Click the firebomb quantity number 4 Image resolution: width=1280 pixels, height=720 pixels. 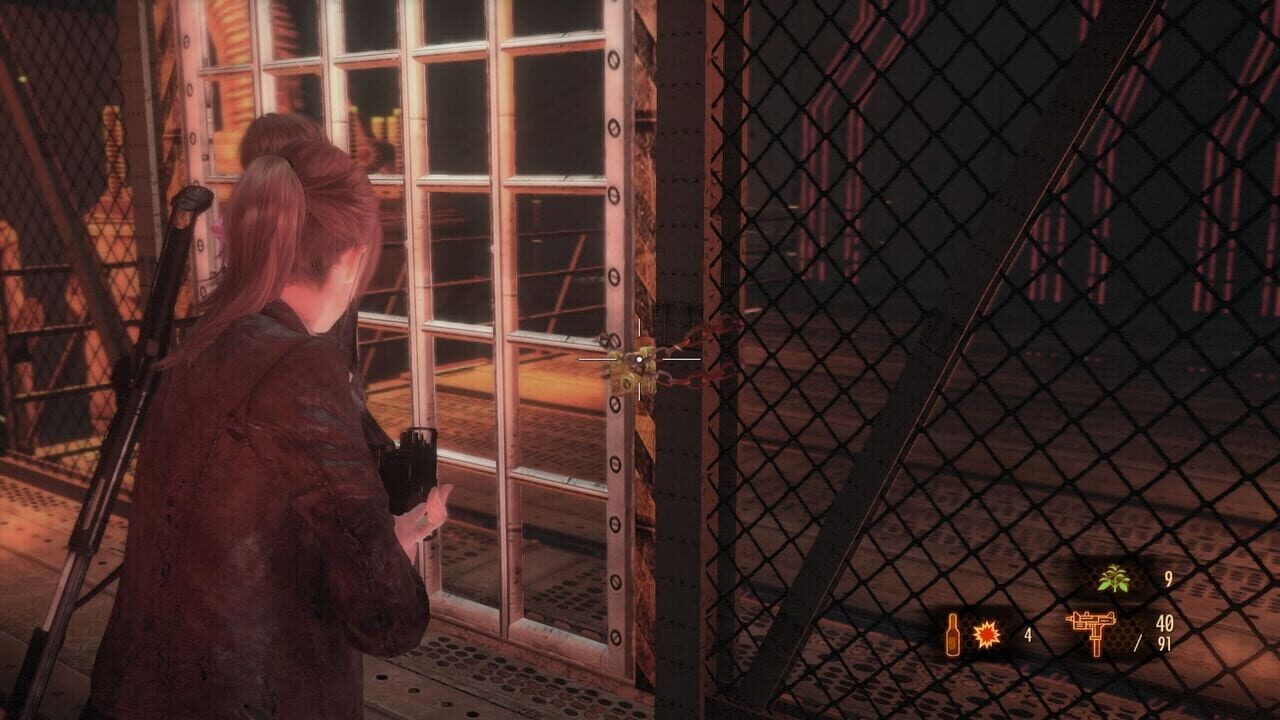(1029, 634)
